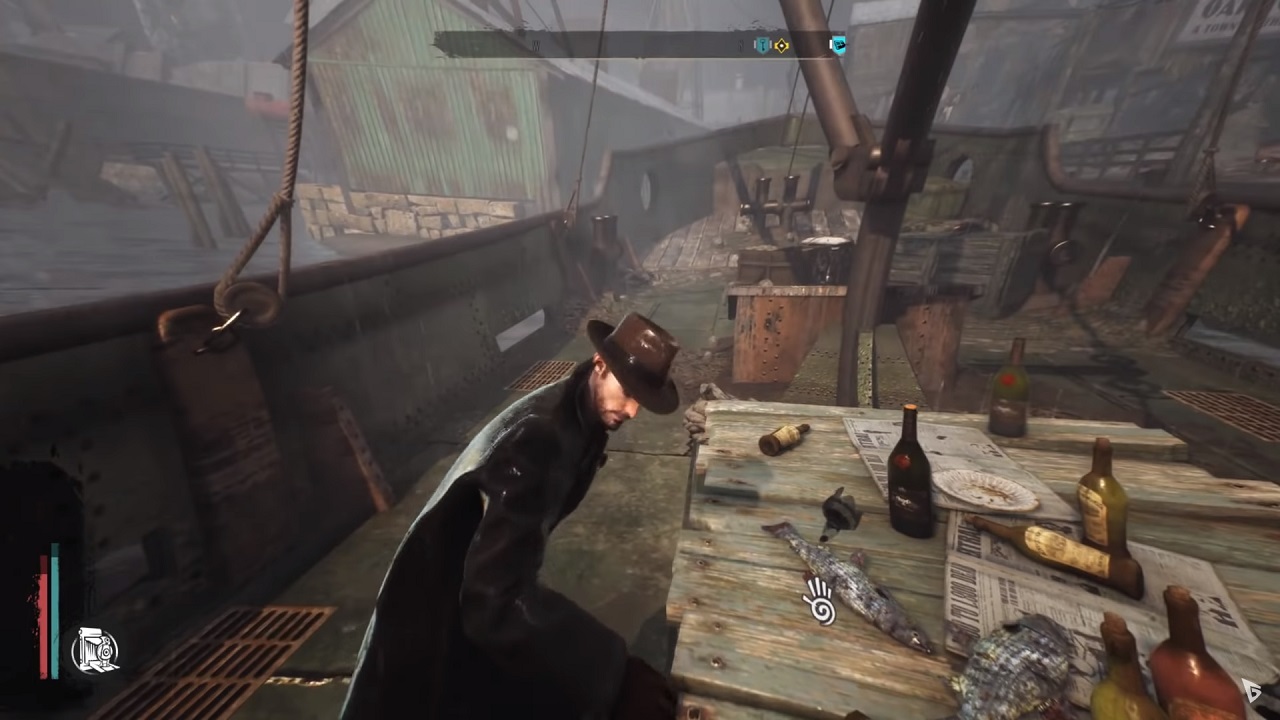Click the hand interaction icon on the fish

[x=817, y=599]
